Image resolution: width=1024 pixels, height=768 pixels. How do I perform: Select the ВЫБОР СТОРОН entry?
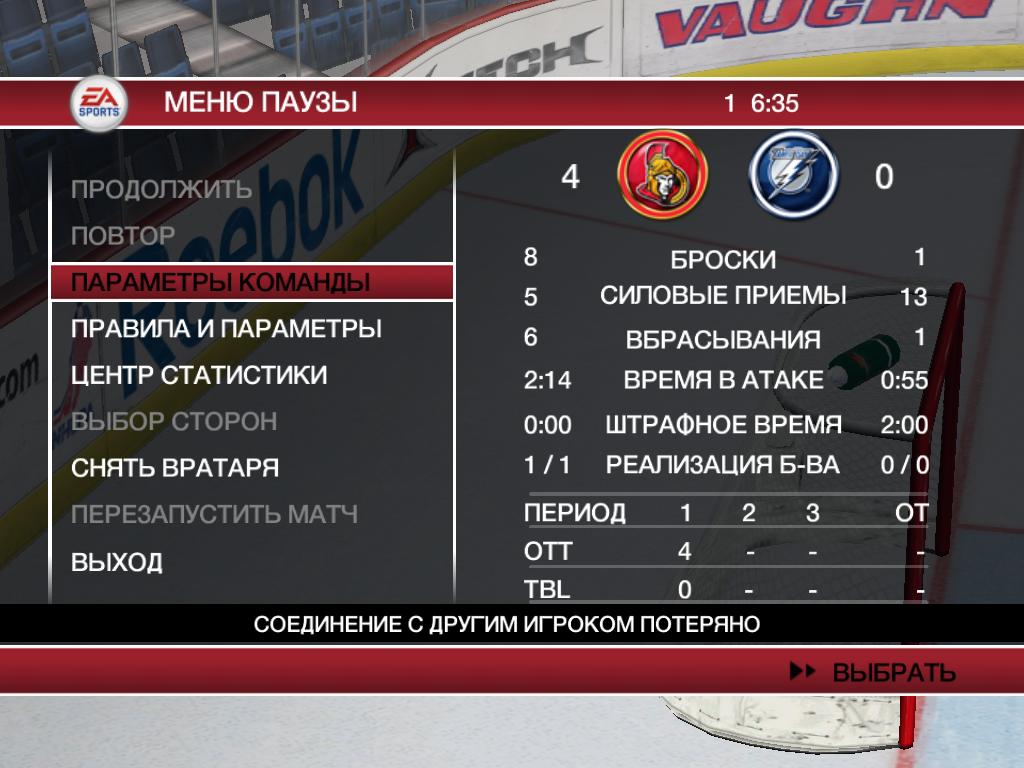174,422
